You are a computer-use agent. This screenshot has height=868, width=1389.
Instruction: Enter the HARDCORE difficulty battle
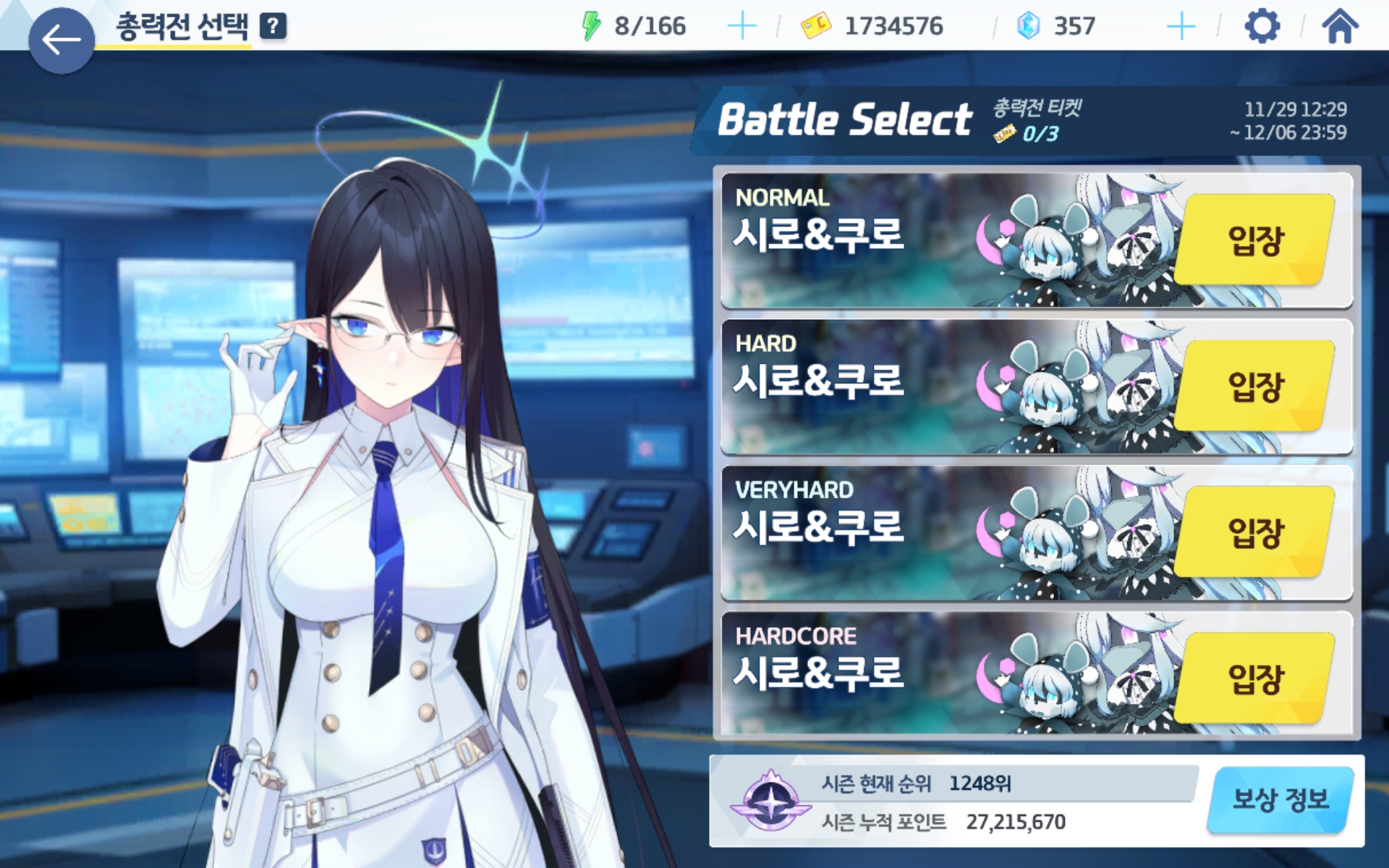[1254, 678]
